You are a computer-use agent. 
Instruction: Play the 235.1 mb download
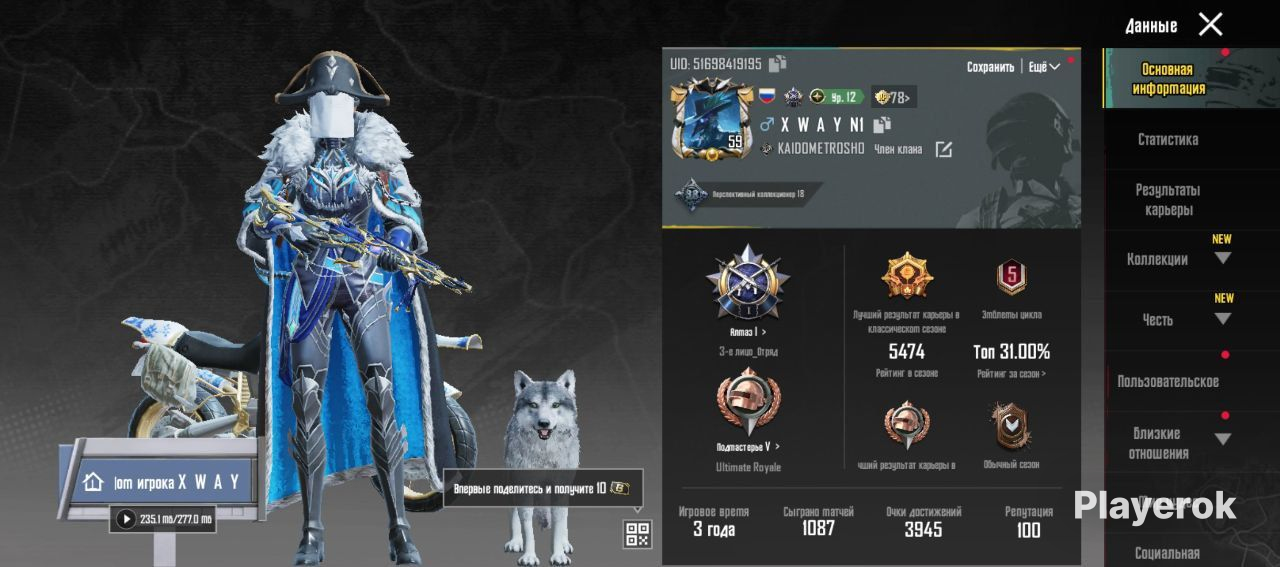pos(126,519)
